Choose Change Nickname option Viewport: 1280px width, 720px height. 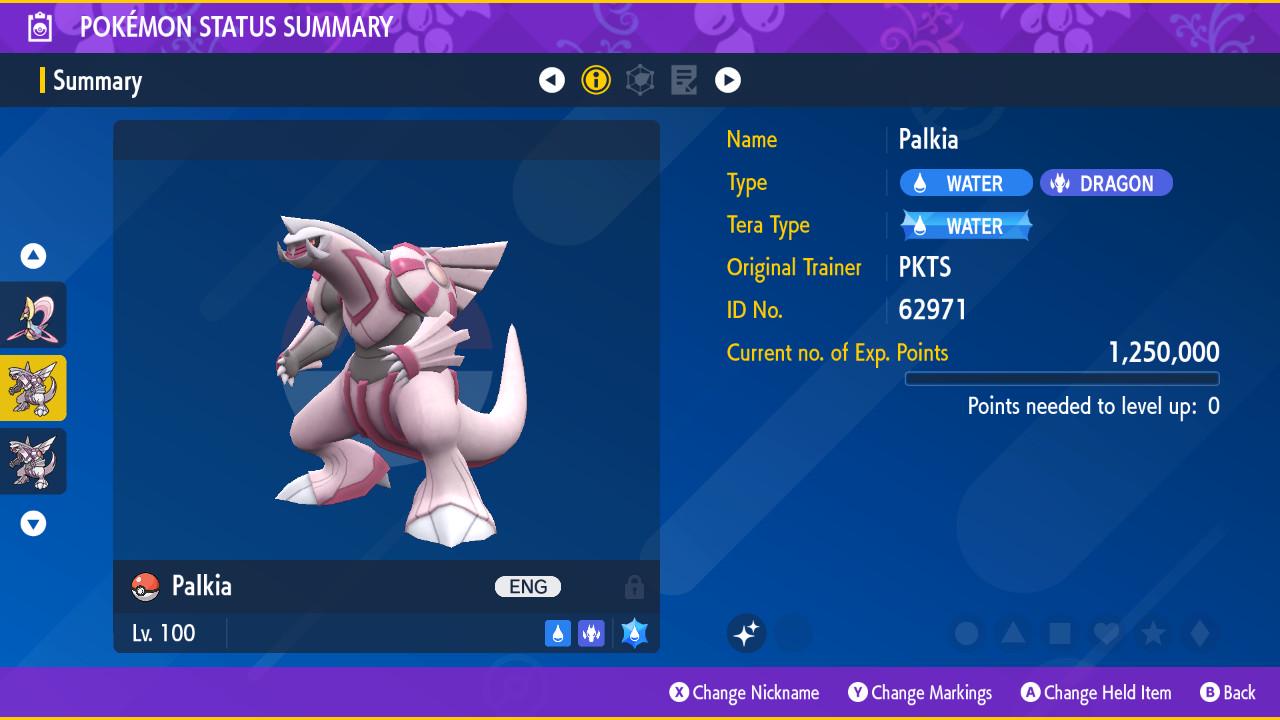click(744, 692)
